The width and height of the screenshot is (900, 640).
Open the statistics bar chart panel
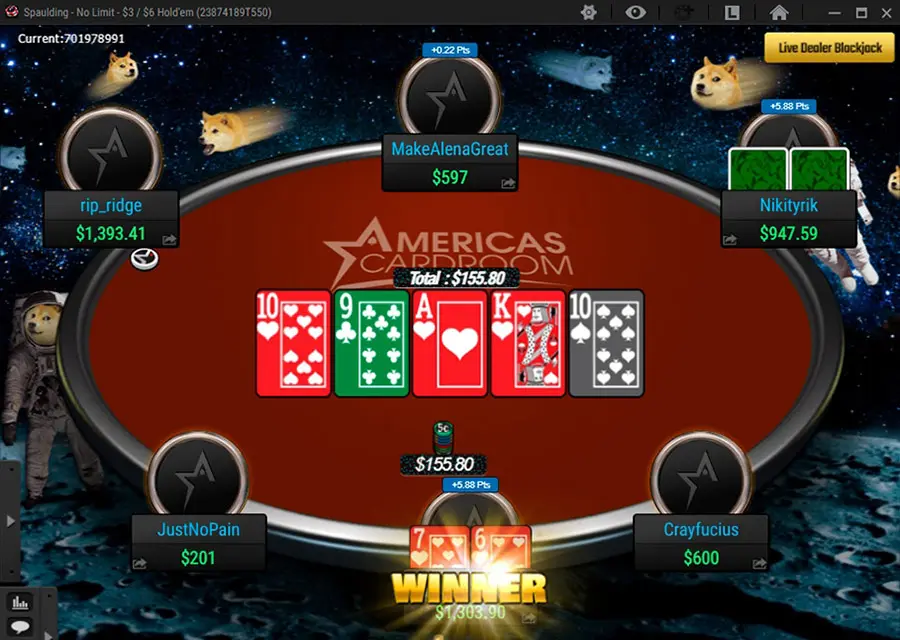point(19,602)
